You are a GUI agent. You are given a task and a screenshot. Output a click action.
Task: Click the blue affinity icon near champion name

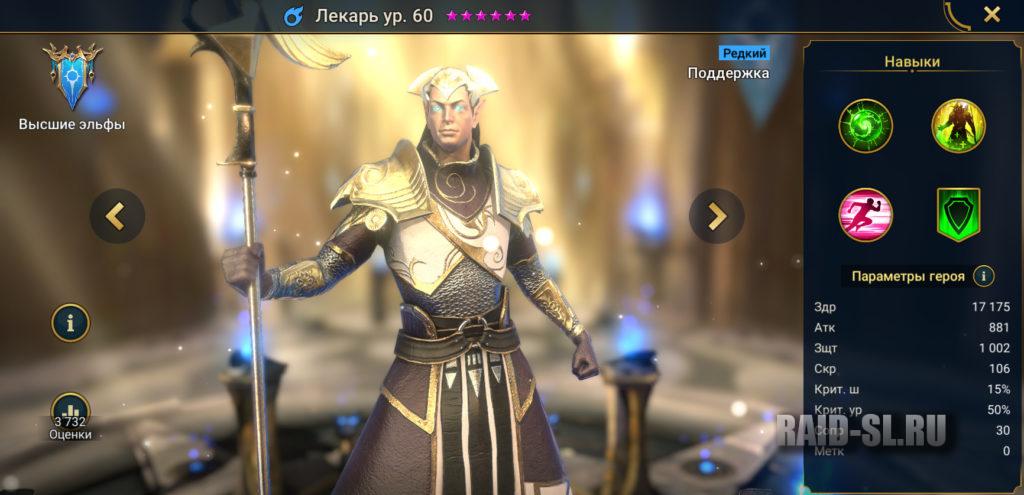point(293,16)
